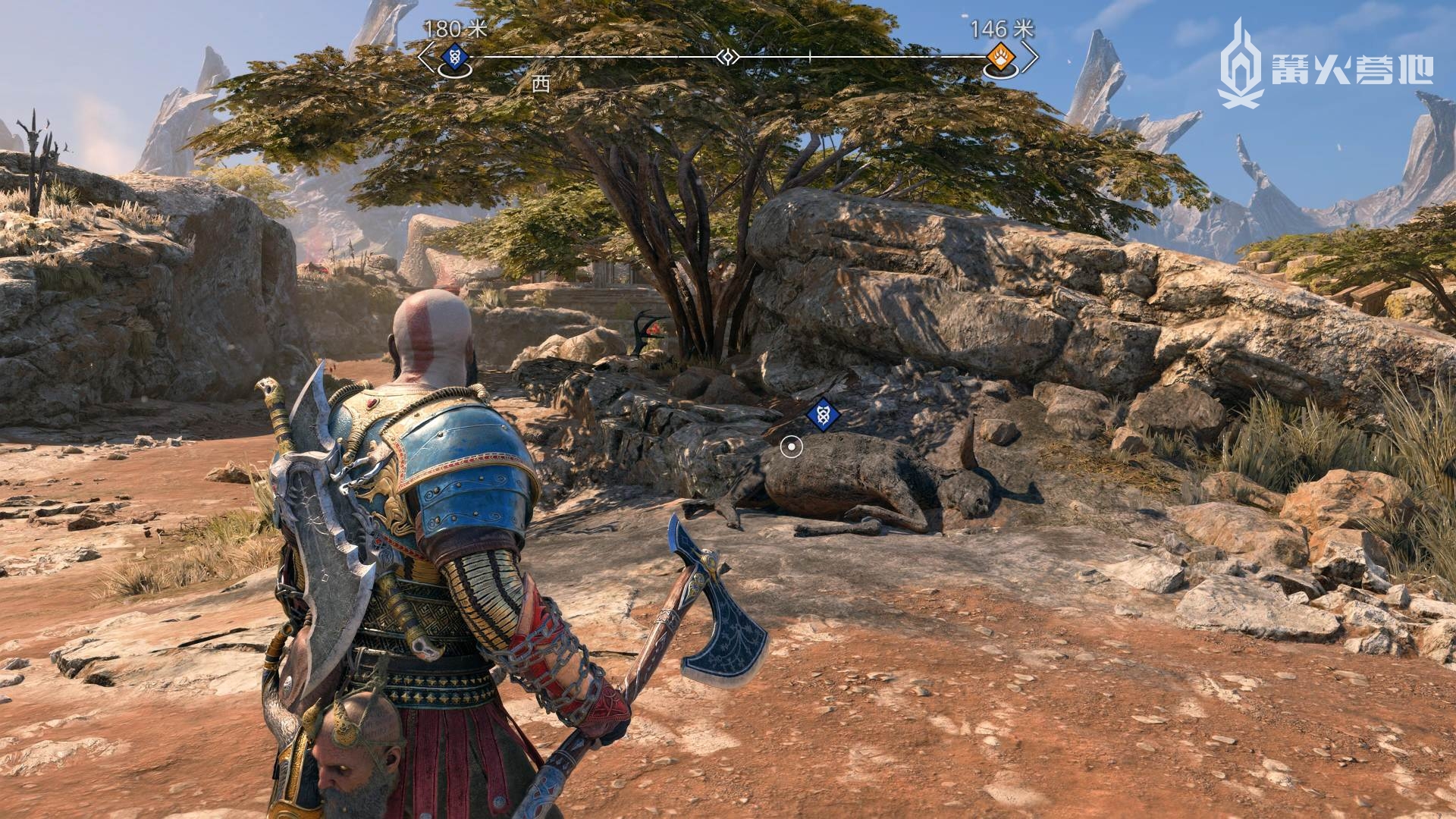Viewport: 1456px width, 819px height.
Task: Click the blue quest marker on the compass
Action: point(453,55)
